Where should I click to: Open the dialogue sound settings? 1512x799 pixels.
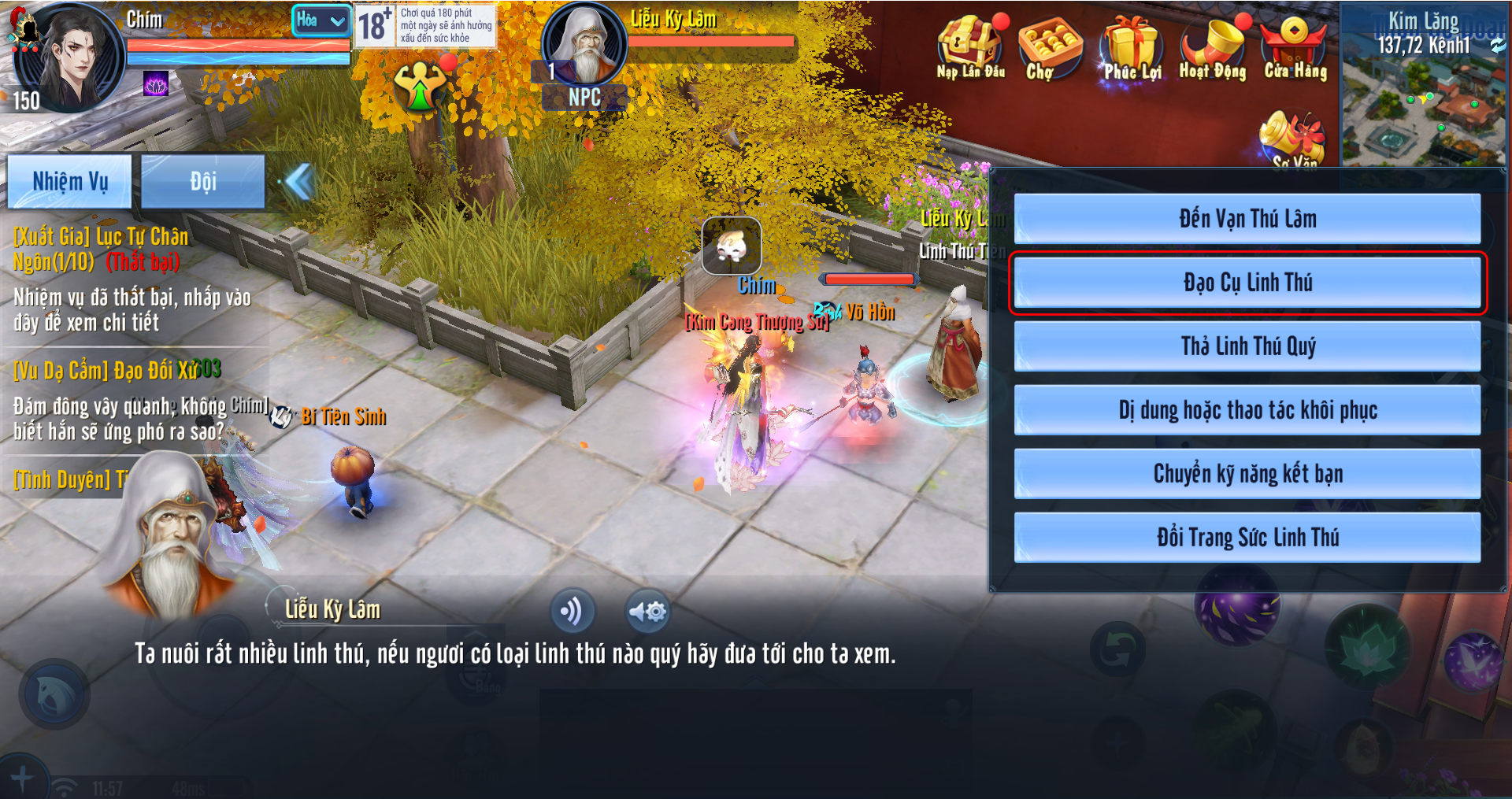point(647,611)
